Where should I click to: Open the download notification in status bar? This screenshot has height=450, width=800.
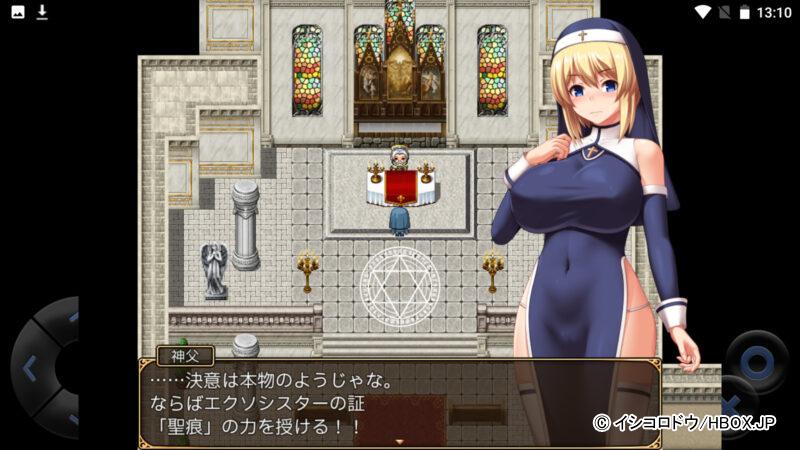pyautogui.click(x=42, y=12)
